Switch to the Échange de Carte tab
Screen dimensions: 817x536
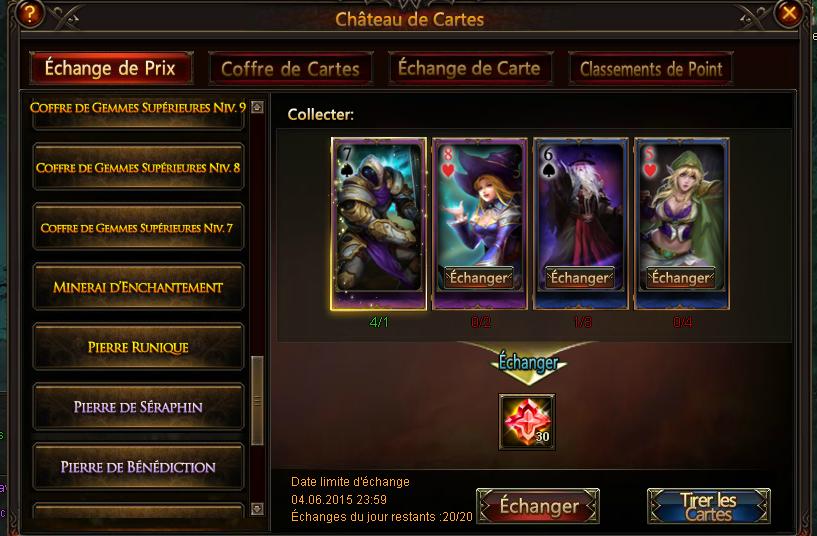[469, 68]
